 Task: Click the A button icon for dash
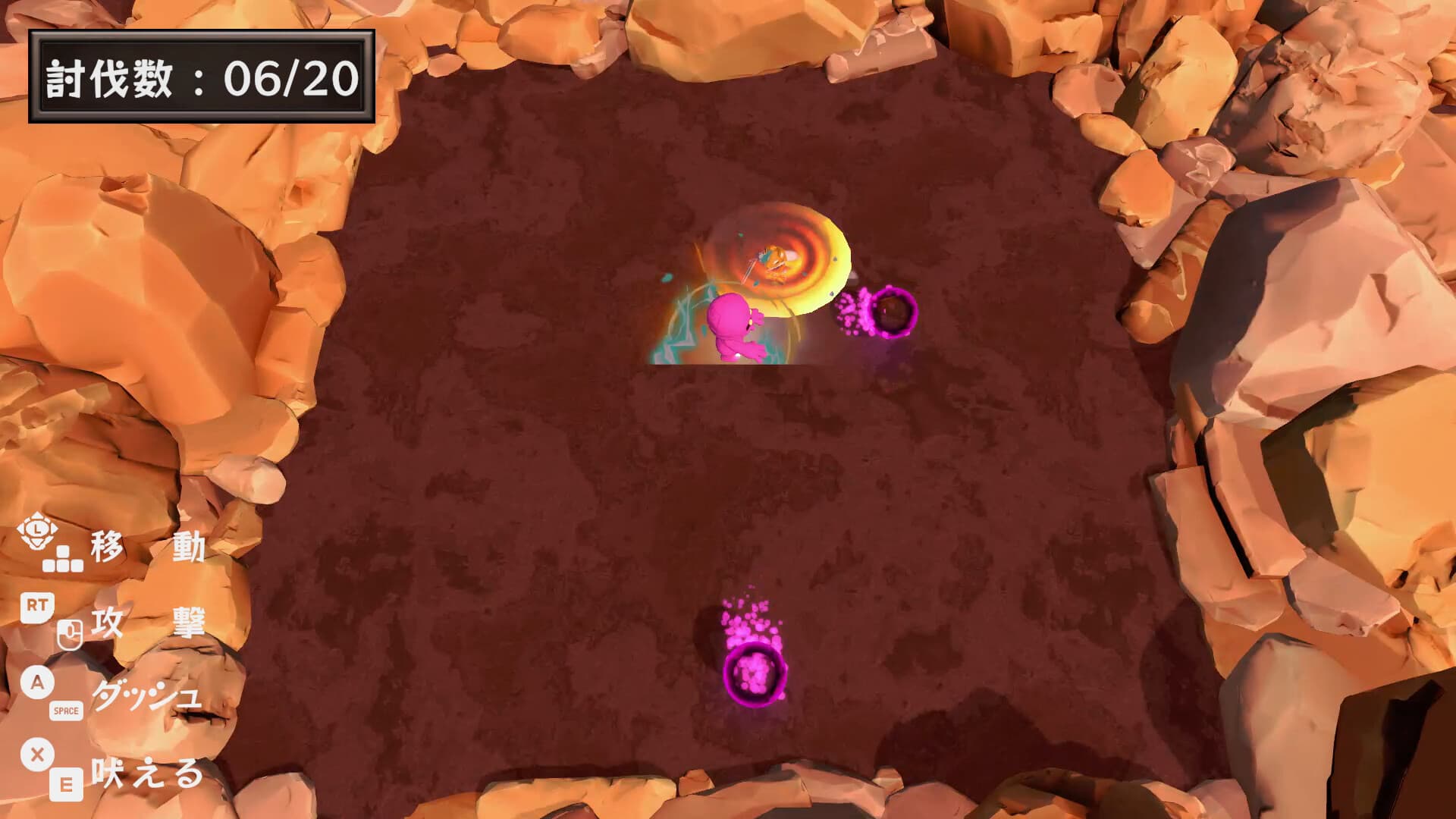[x=36, y=682]
